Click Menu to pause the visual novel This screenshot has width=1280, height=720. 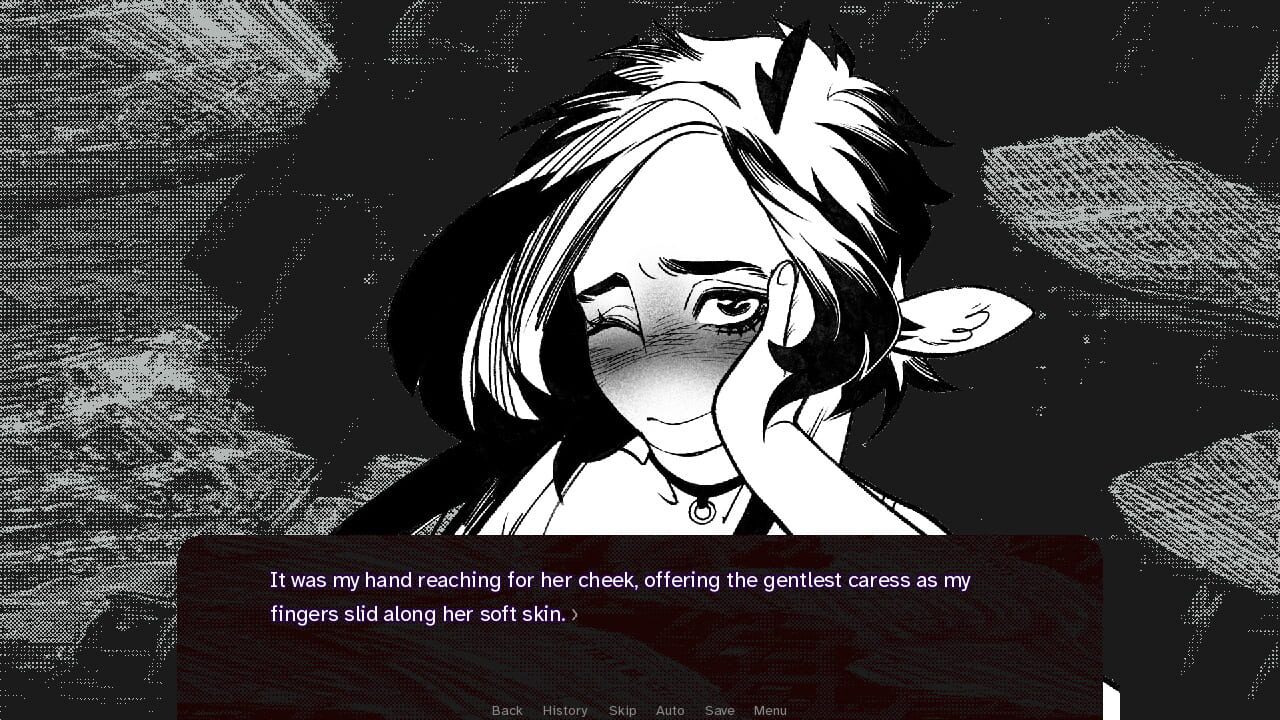click(770, 710)
